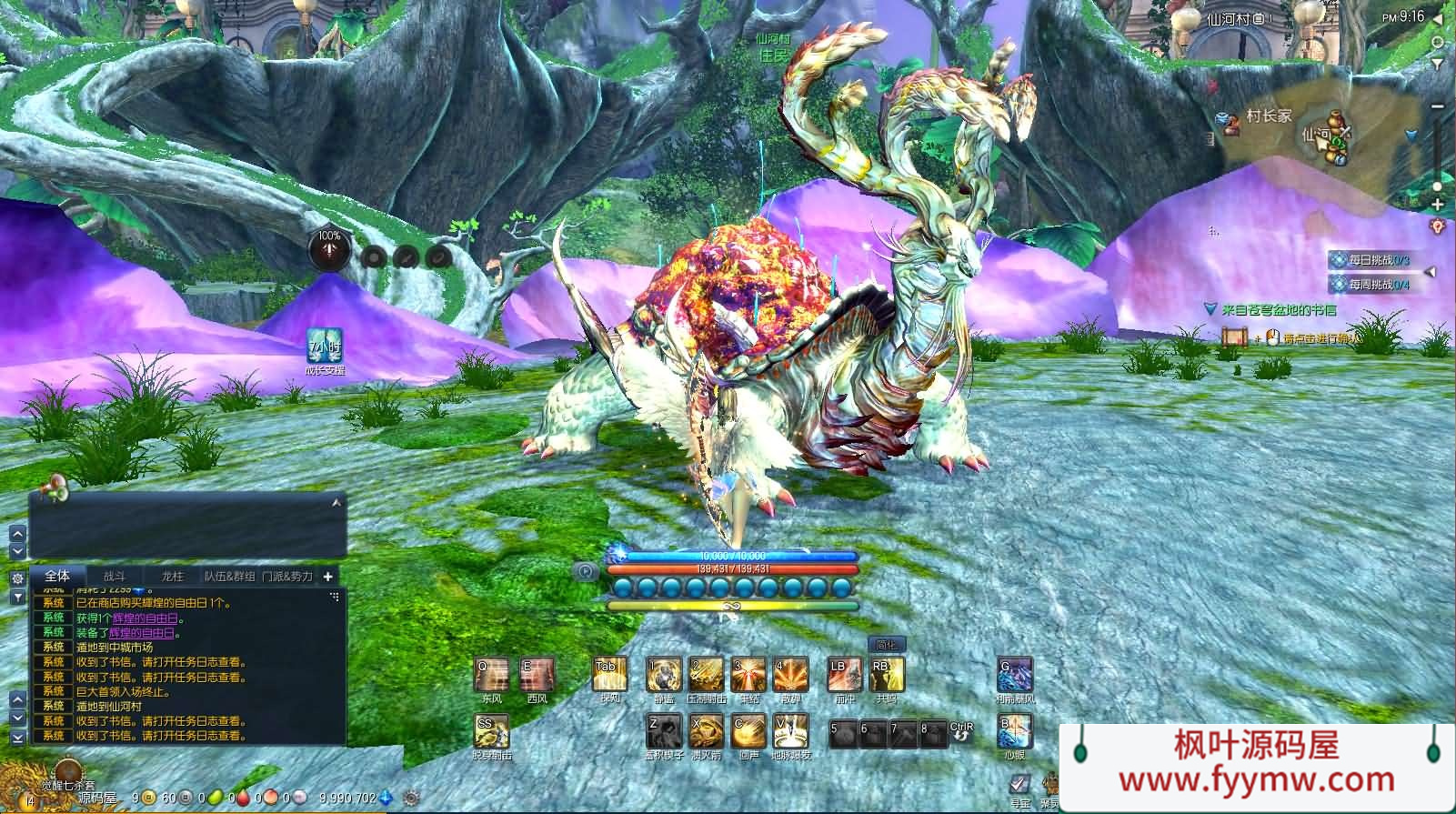The width and height of the screenshot is (1456, 814).
Task: Activate the 压制射击 skill icon
Action: pos(706,676)
